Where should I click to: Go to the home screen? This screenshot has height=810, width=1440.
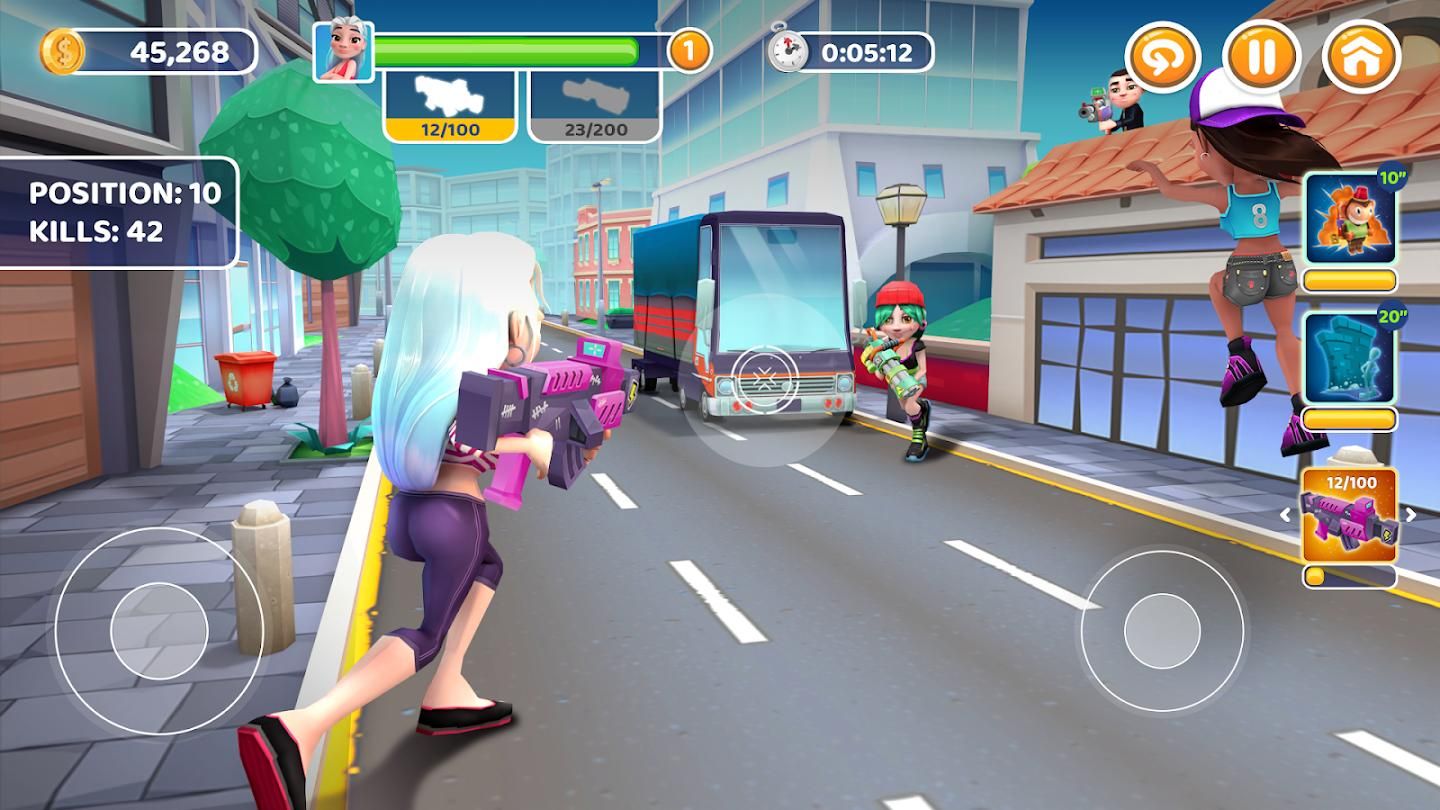click(x=1361, y=56)
